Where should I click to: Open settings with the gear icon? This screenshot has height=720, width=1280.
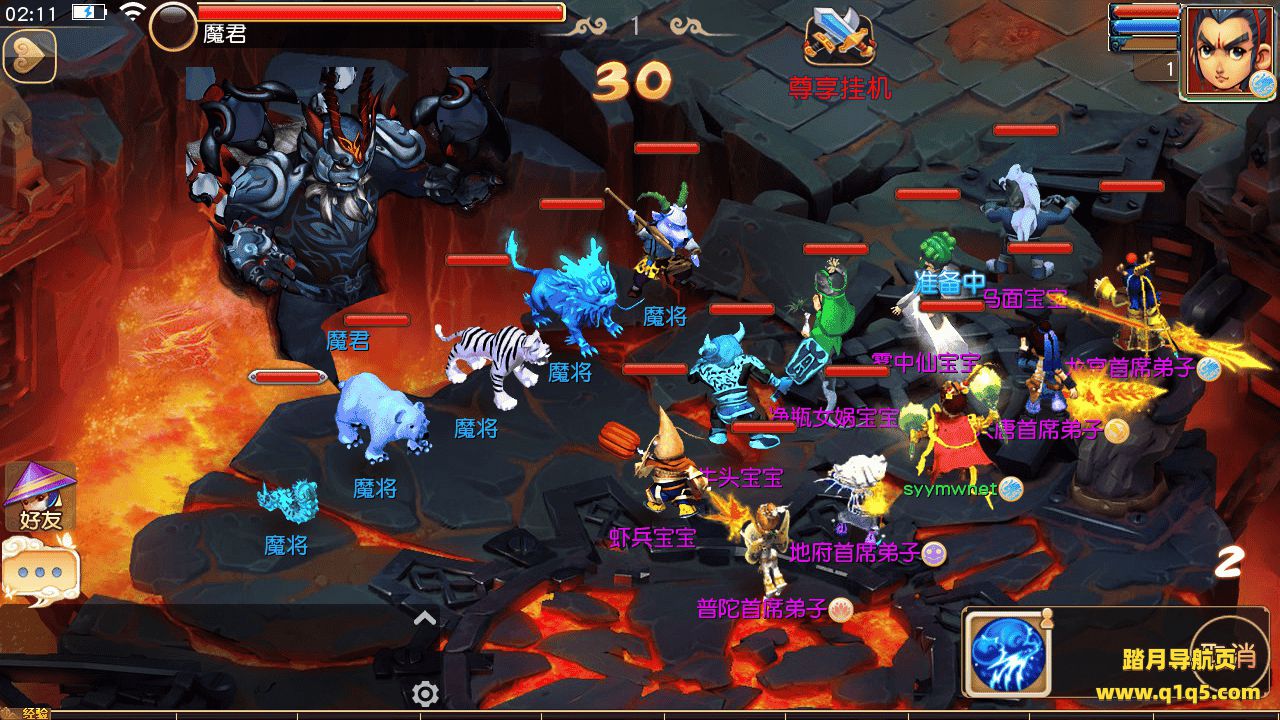(425, 693)
